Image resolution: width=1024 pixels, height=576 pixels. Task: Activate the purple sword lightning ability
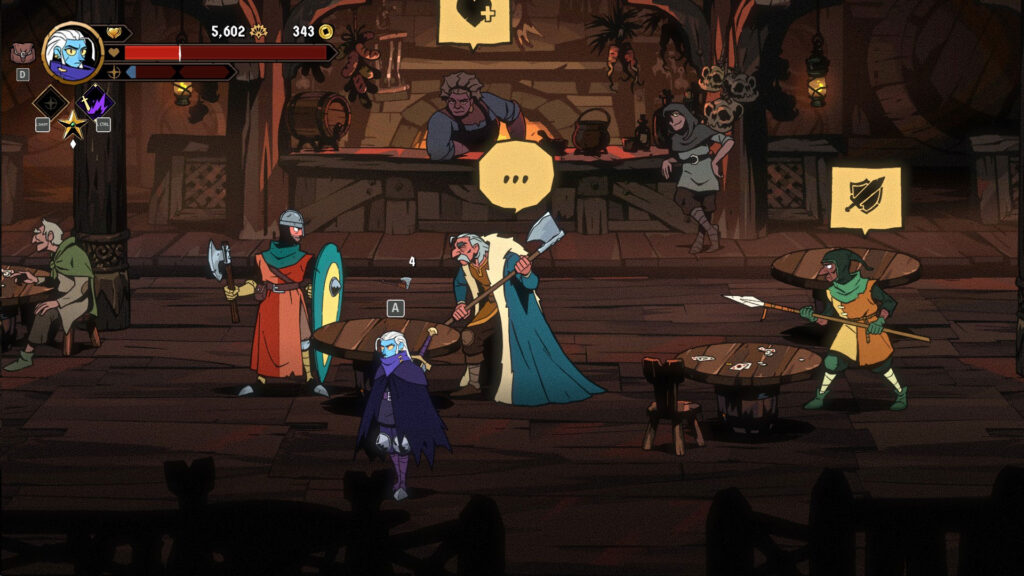click(96, 101)
